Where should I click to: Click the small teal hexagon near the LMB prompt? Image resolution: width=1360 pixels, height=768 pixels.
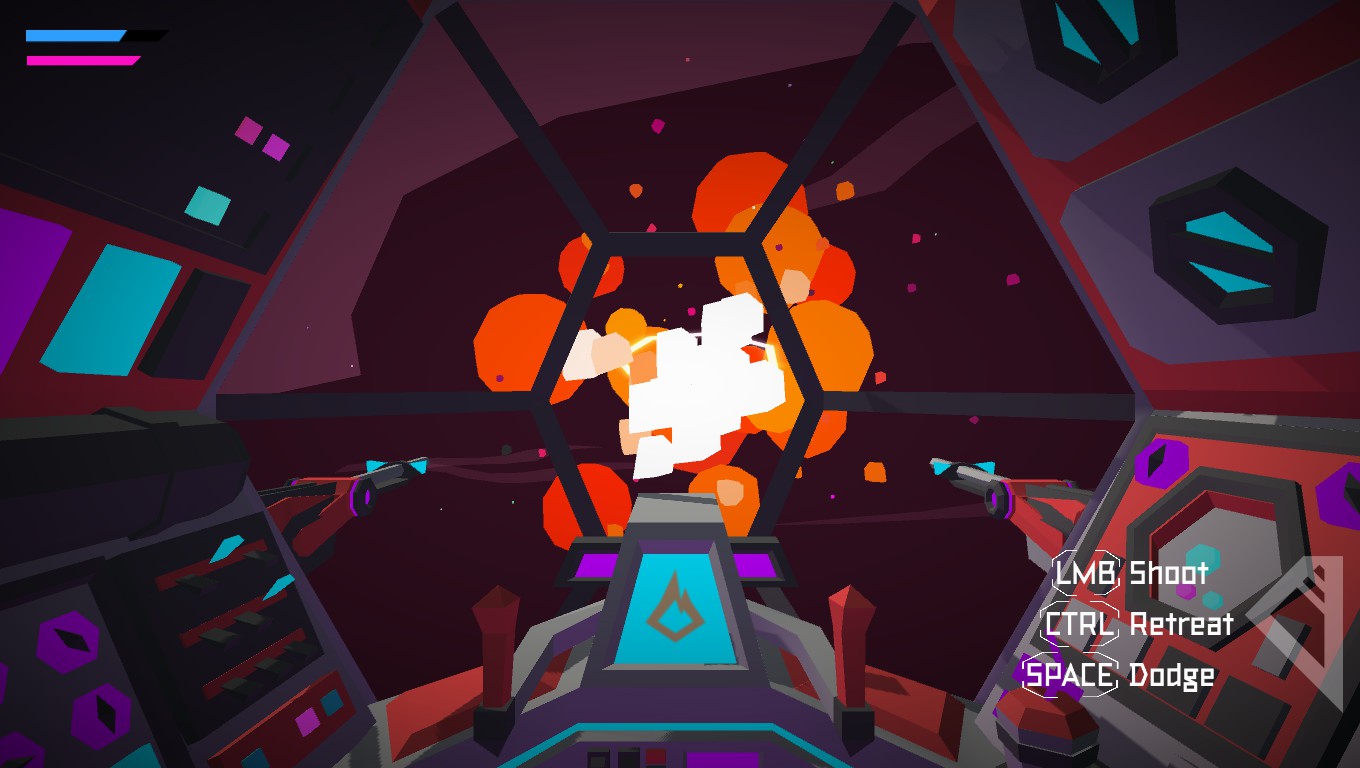click(x=1202, y=556)
